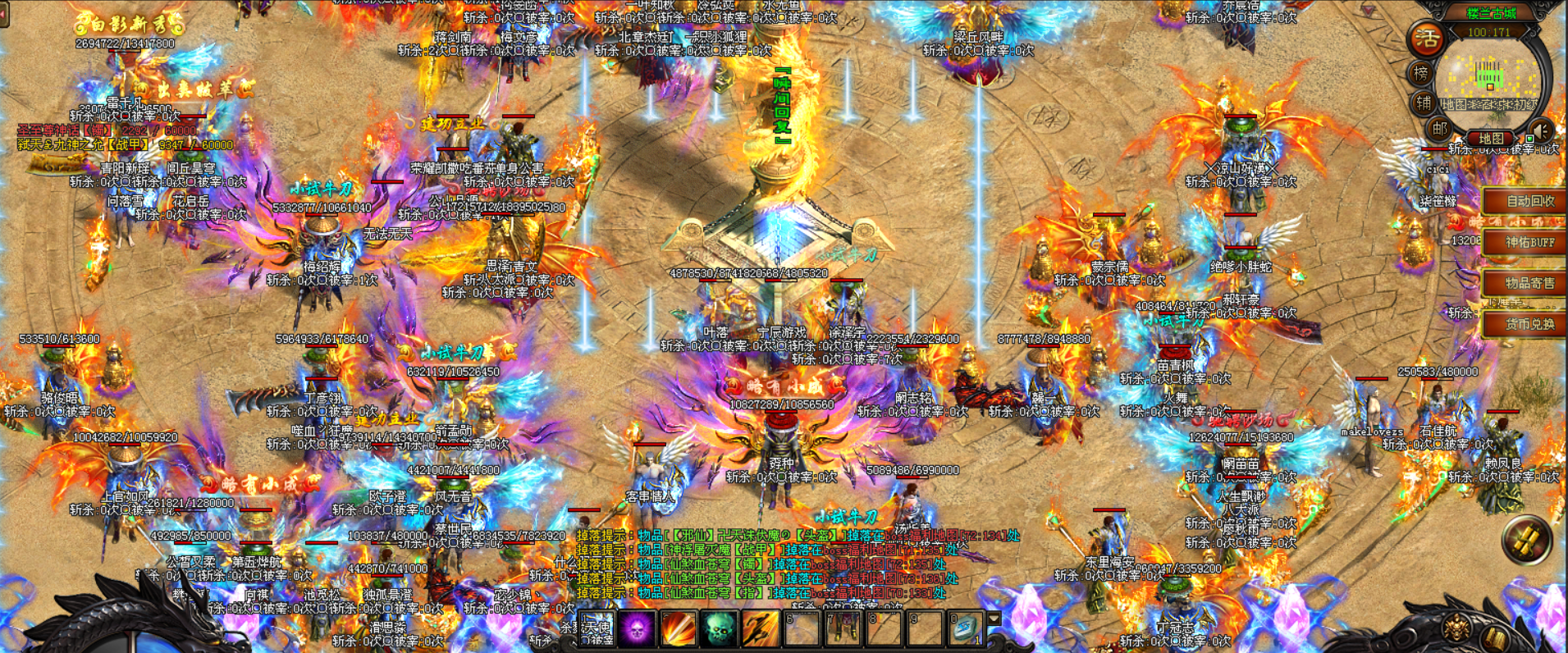Expand map options with right arrow beside 地图

pyautogui.click(x=1517, y=137)
